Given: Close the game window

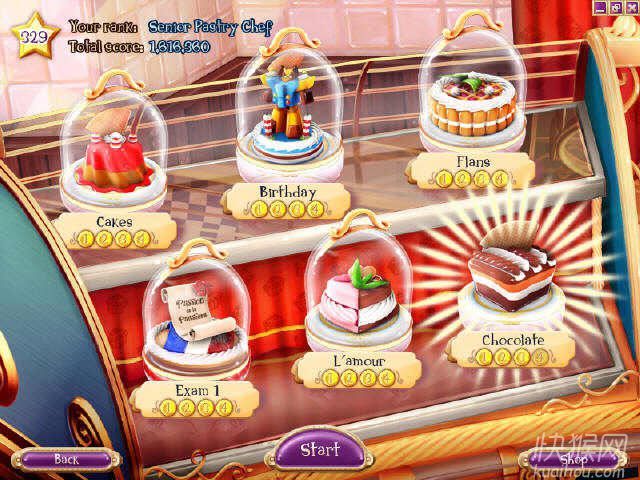Looking at the screenshot, I should (630, 7).
